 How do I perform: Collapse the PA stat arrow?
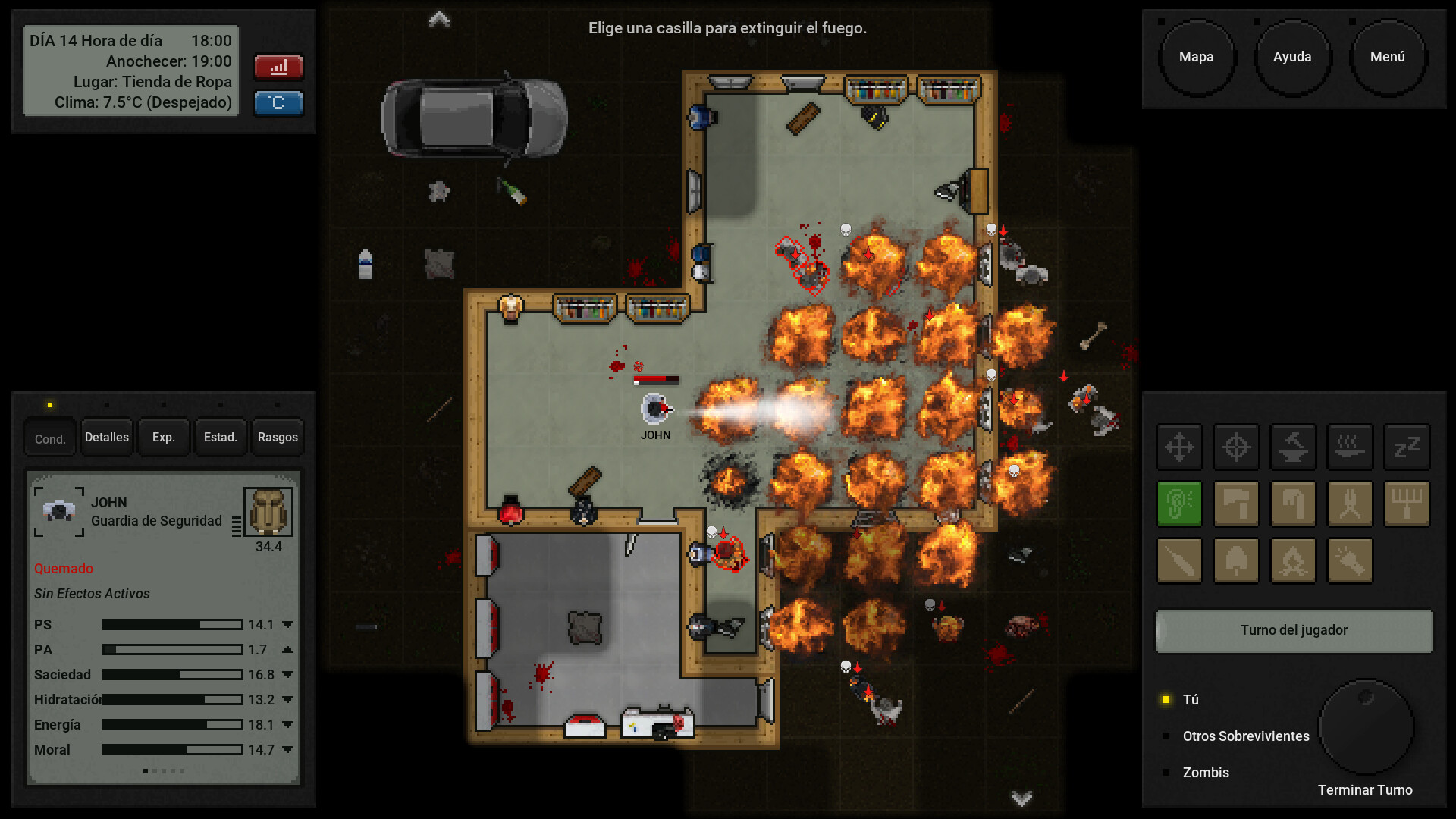pyautogui.click(x=287, y=649)
